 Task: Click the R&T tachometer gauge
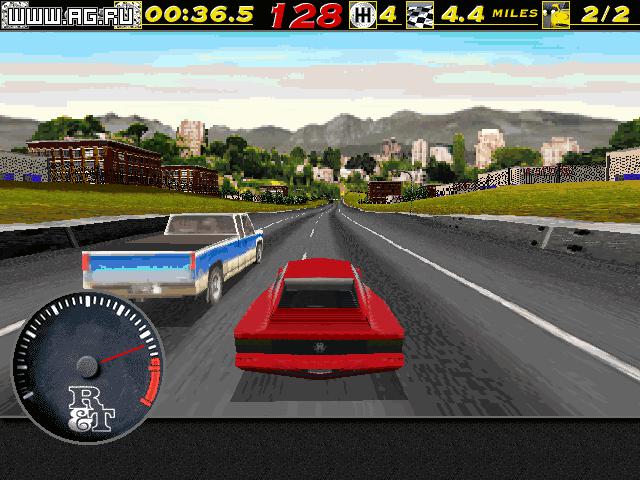pyautogui.click(x=86, y=360)
